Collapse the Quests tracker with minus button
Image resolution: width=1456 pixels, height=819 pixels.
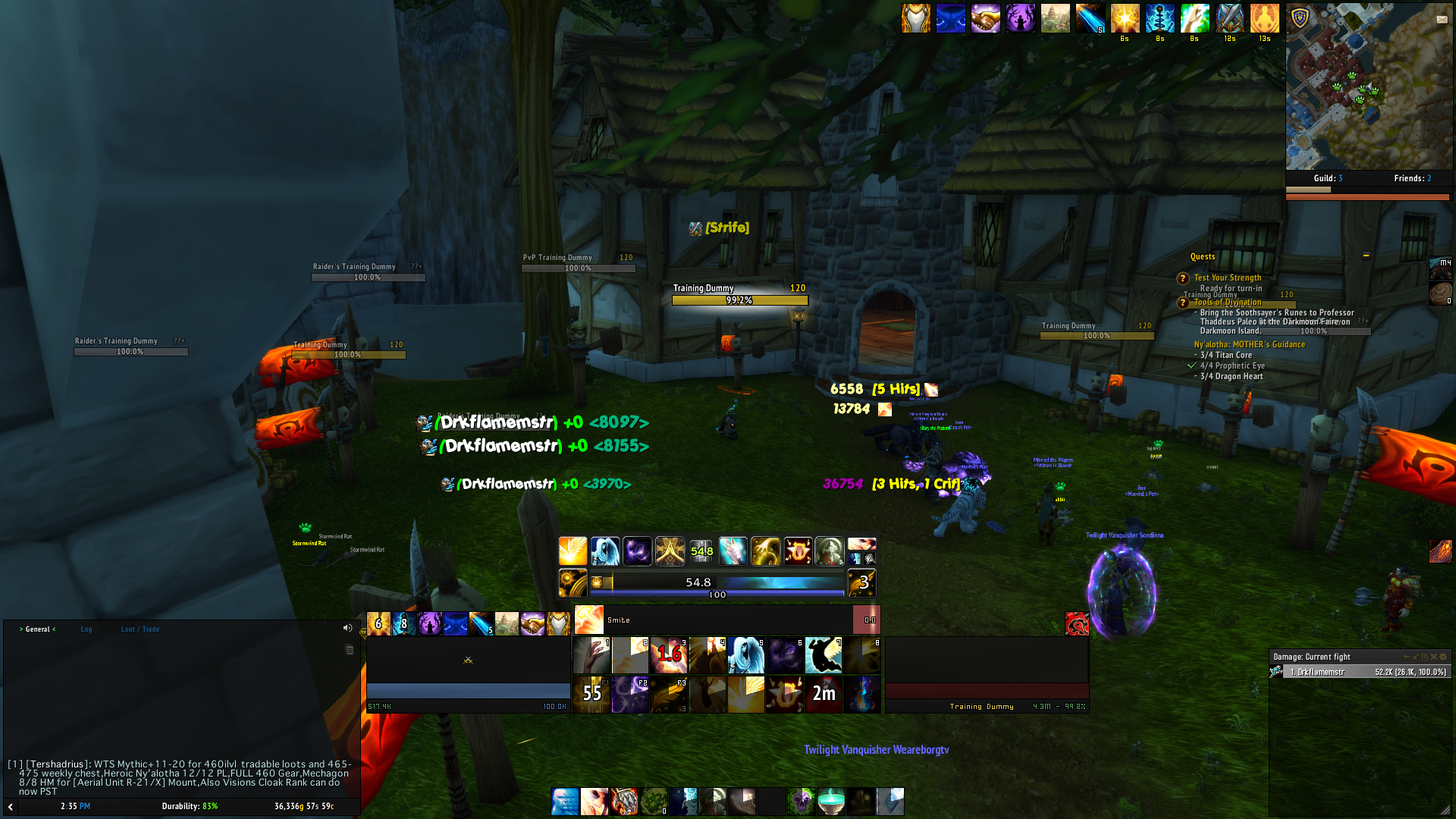(1366, 256)
